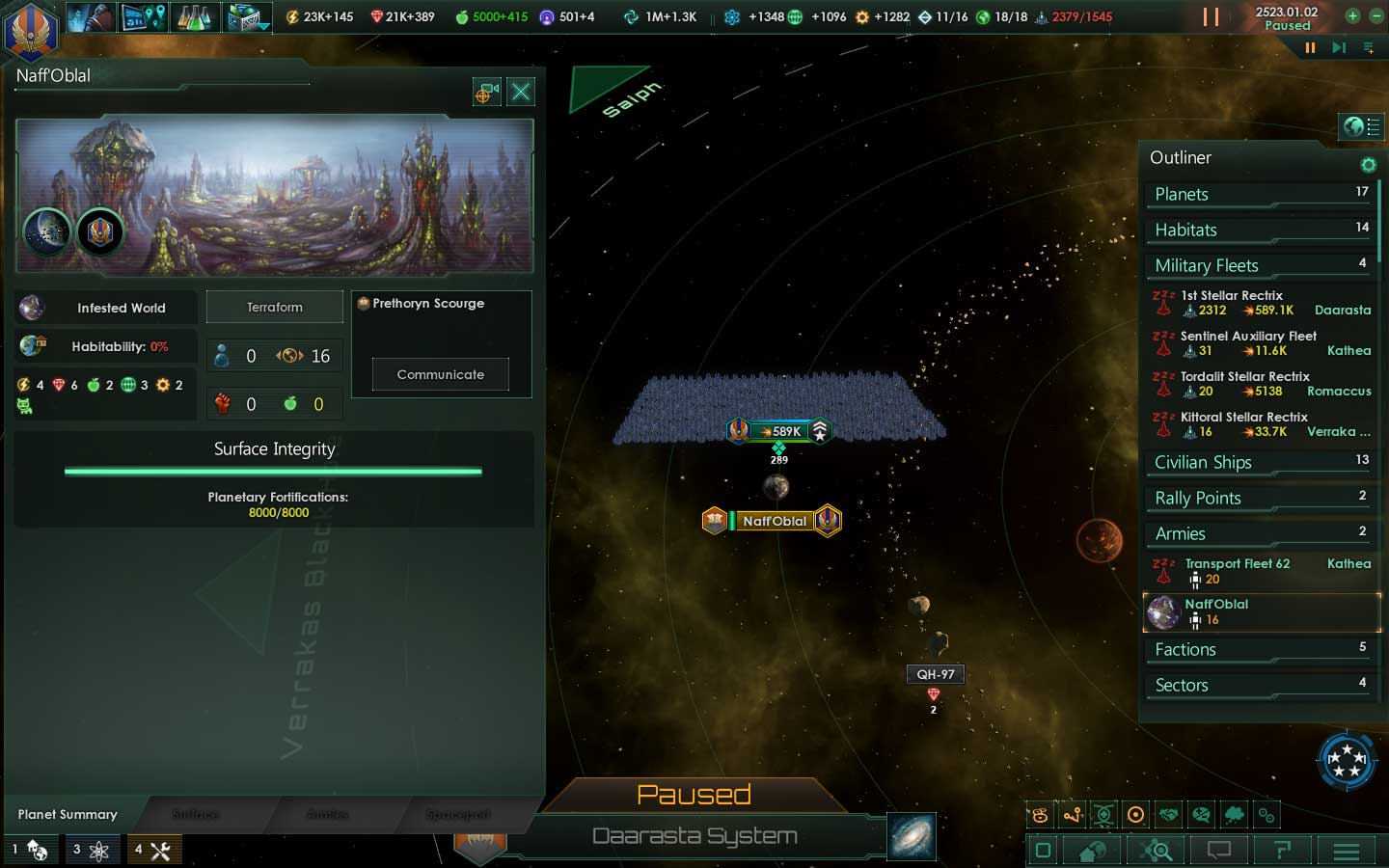Open the search magnifier tool at bottom right
This screenshot has width=1389, height=868.
tap(1155, 851)
